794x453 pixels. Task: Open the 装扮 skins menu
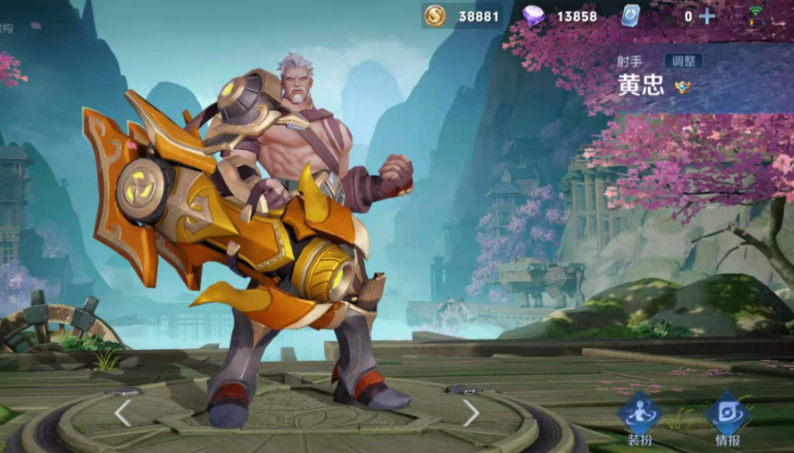639,418
